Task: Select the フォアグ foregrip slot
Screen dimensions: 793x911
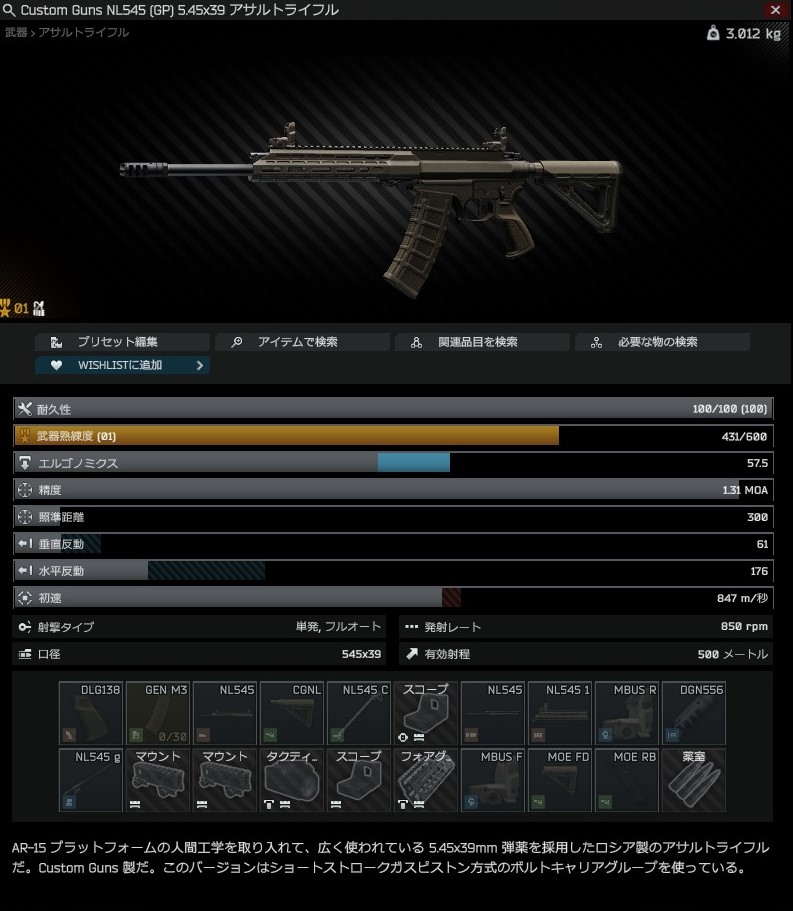Action: coord(426,780)
